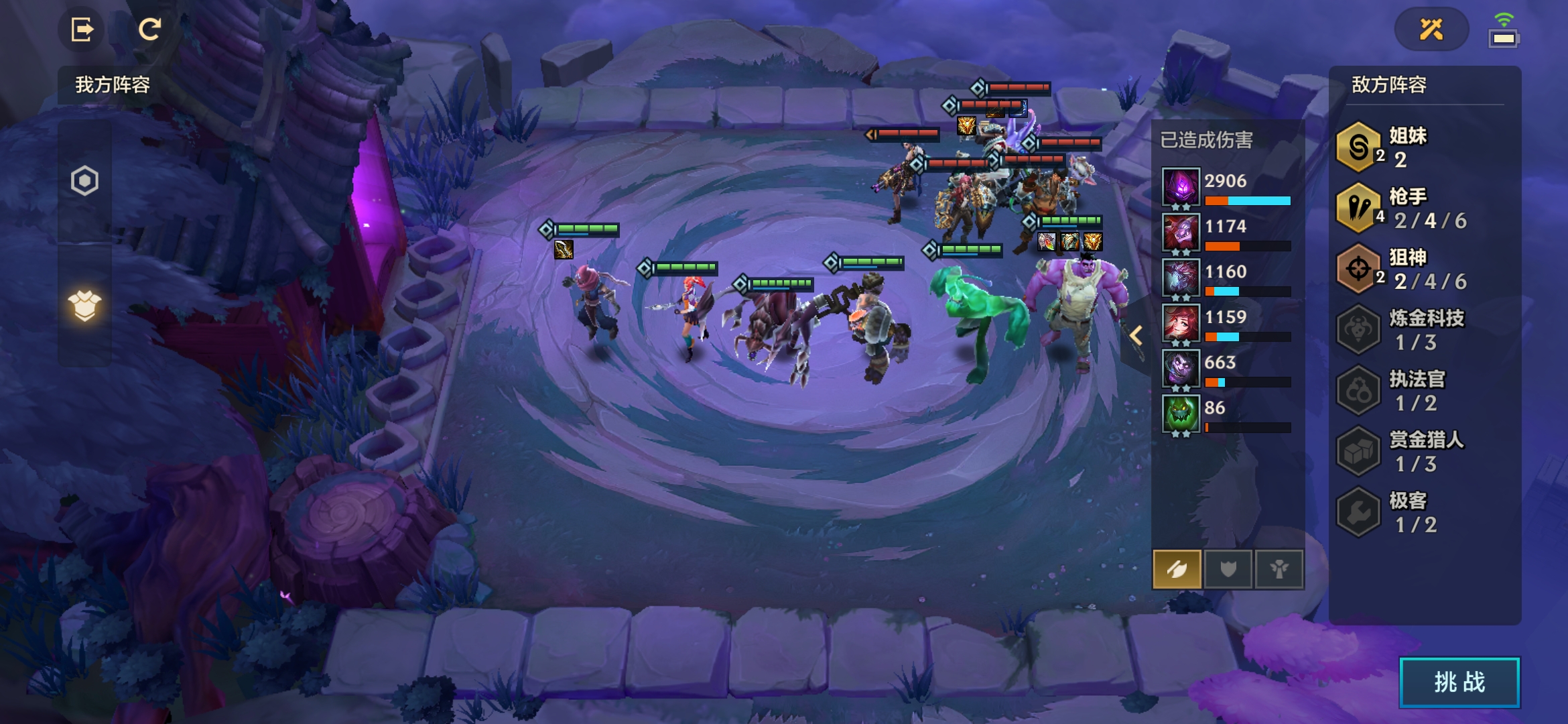Select the green champion with 86 damage
Screen dimensions: 1568x724
click(1181, 413)
